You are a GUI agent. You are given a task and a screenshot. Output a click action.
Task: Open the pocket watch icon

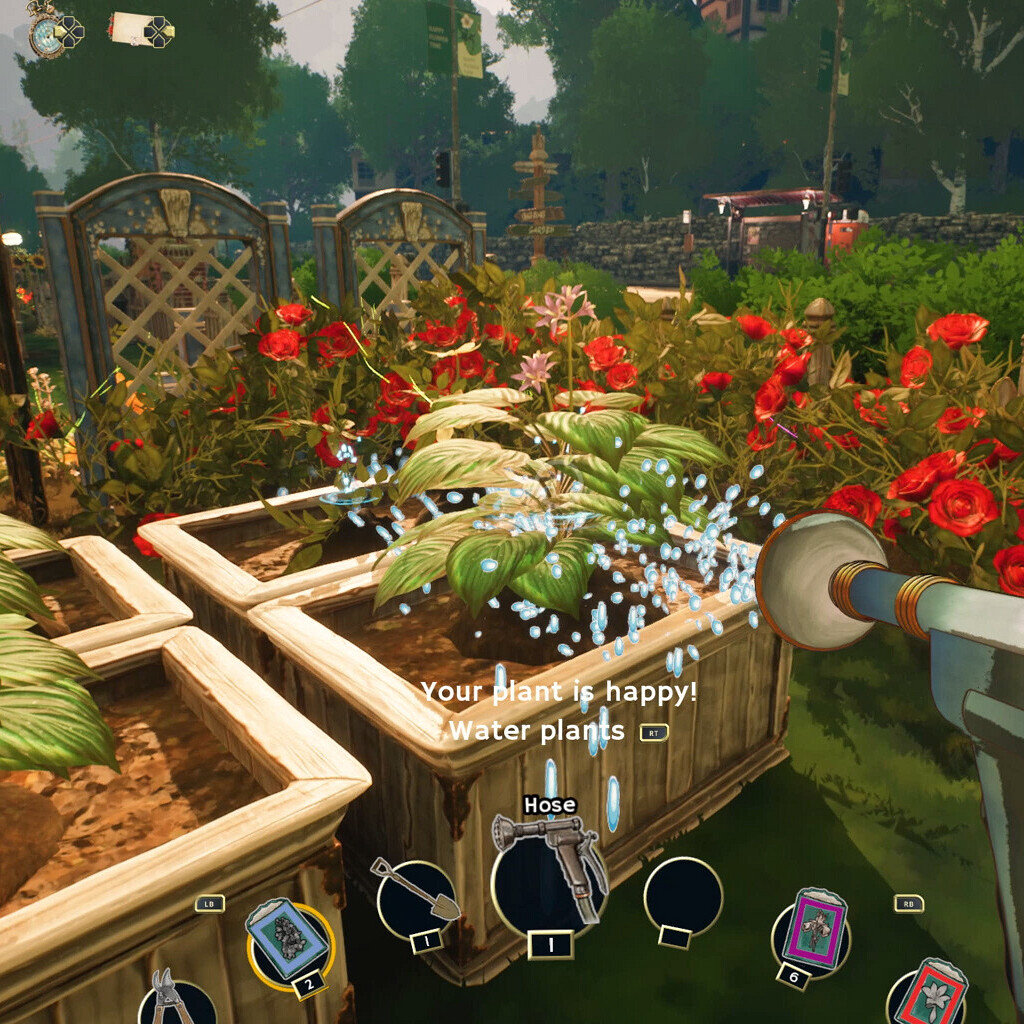pos(46,34)
